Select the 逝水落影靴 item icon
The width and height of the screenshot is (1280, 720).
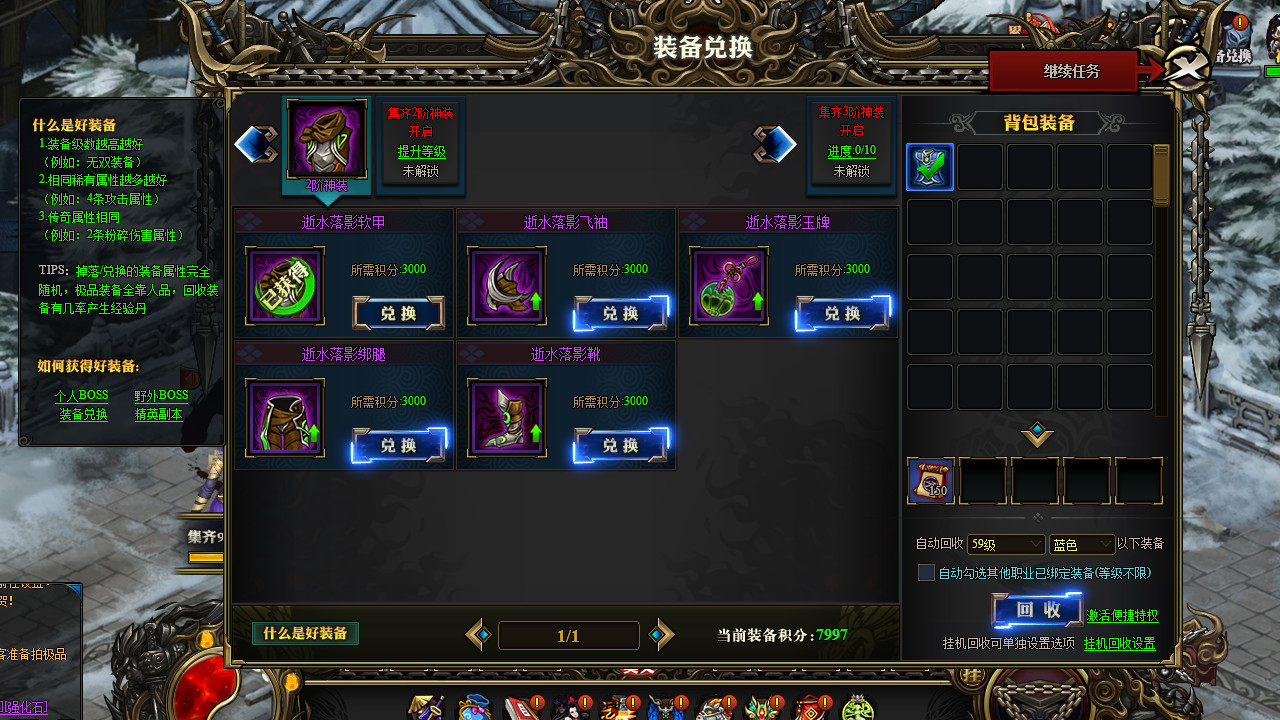pos(507,418)
